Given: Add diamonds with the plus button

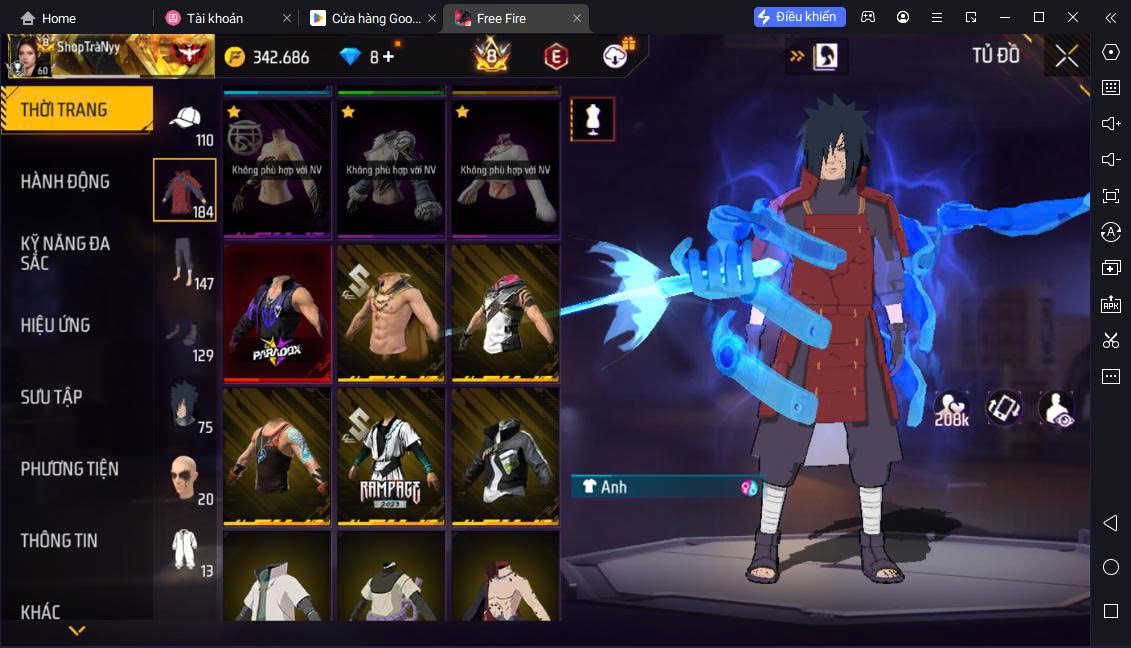Looking at the screenshot, I should point(389,57).
